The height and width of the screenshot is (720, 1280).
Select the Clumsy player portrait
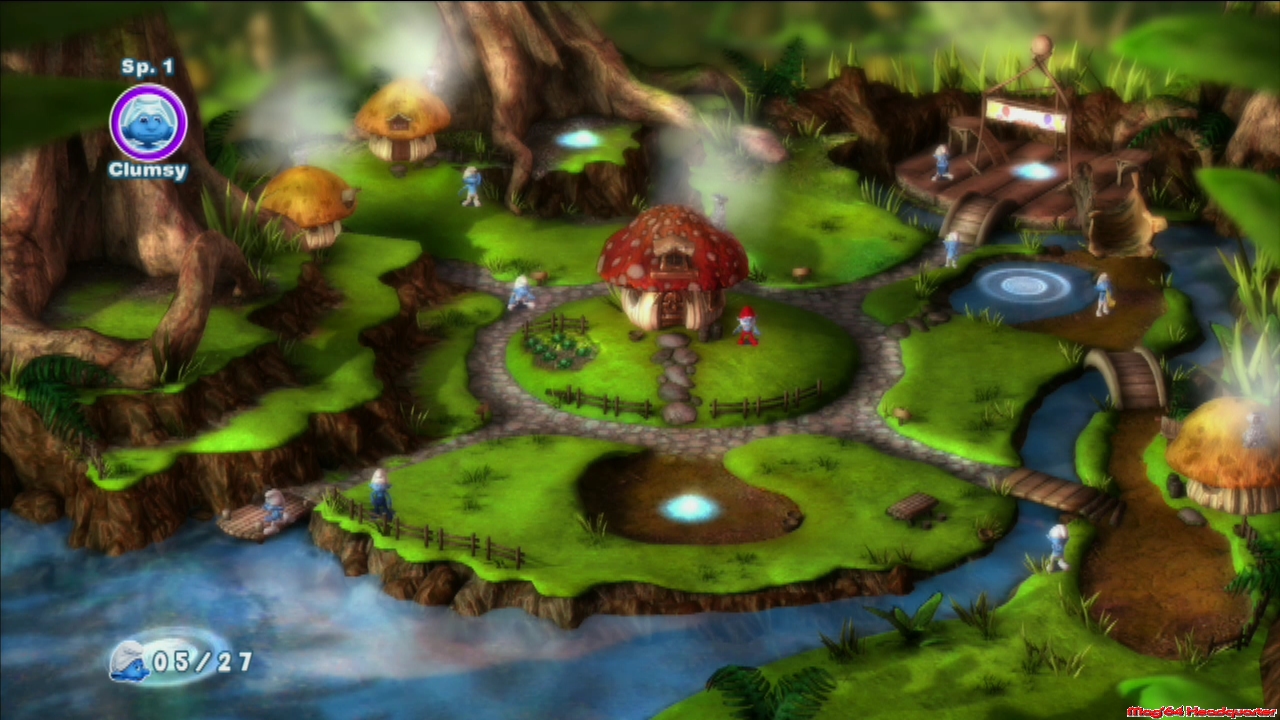[x=148, y=122]
